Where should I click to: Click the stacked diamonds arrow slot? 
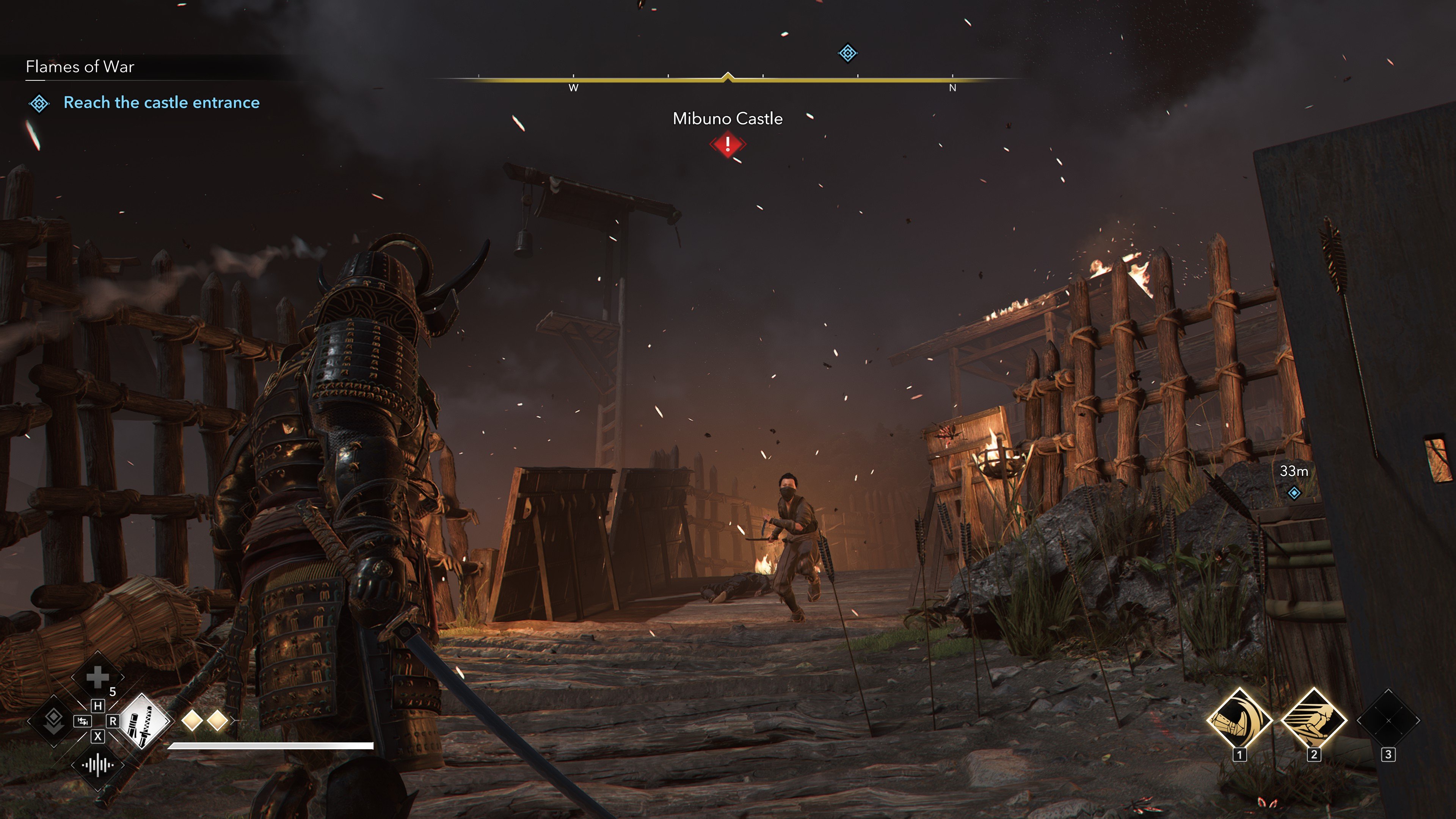coord(53,721)
